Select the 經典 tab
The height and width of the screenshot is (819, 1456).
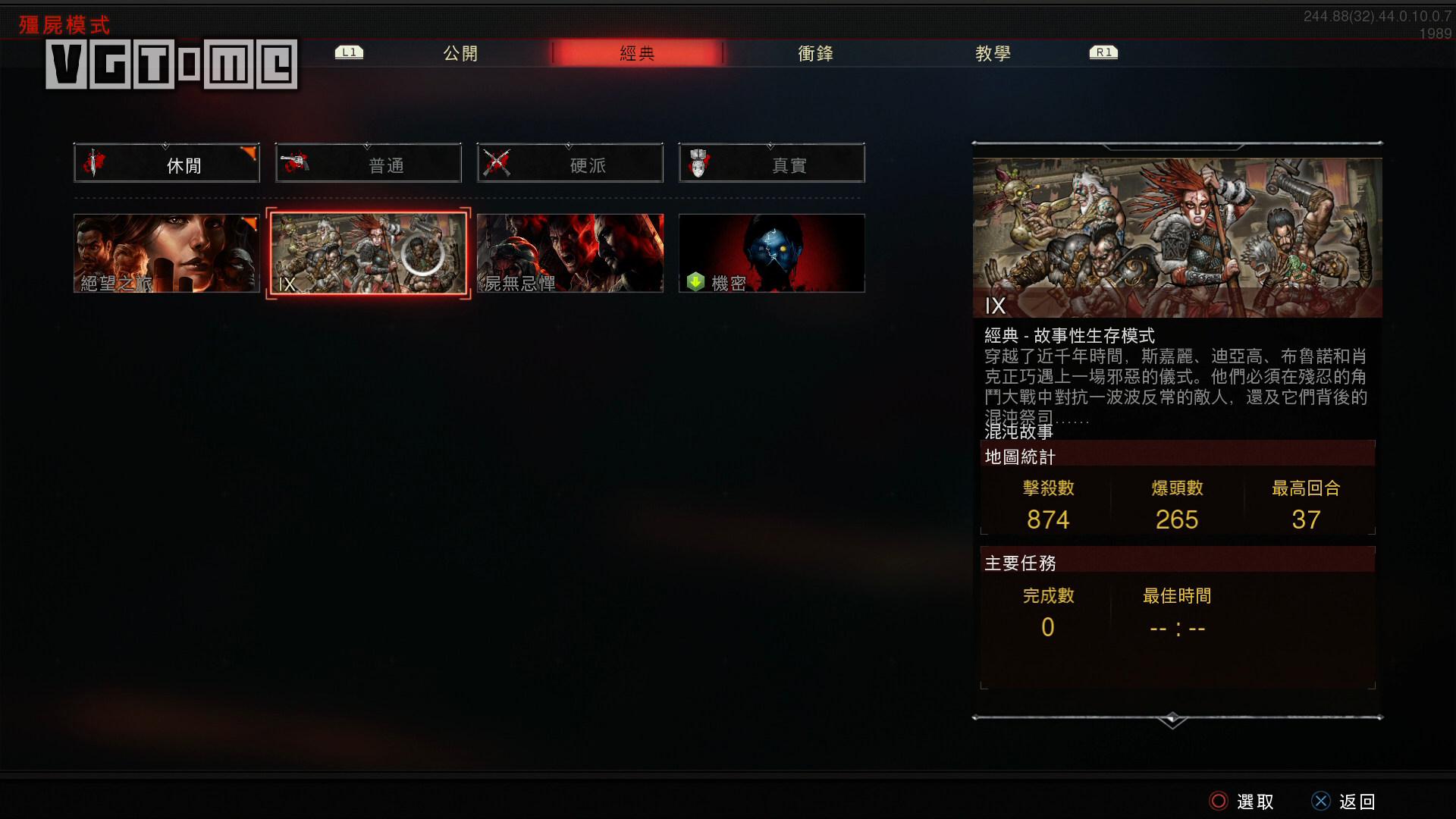tap(637, 53)
